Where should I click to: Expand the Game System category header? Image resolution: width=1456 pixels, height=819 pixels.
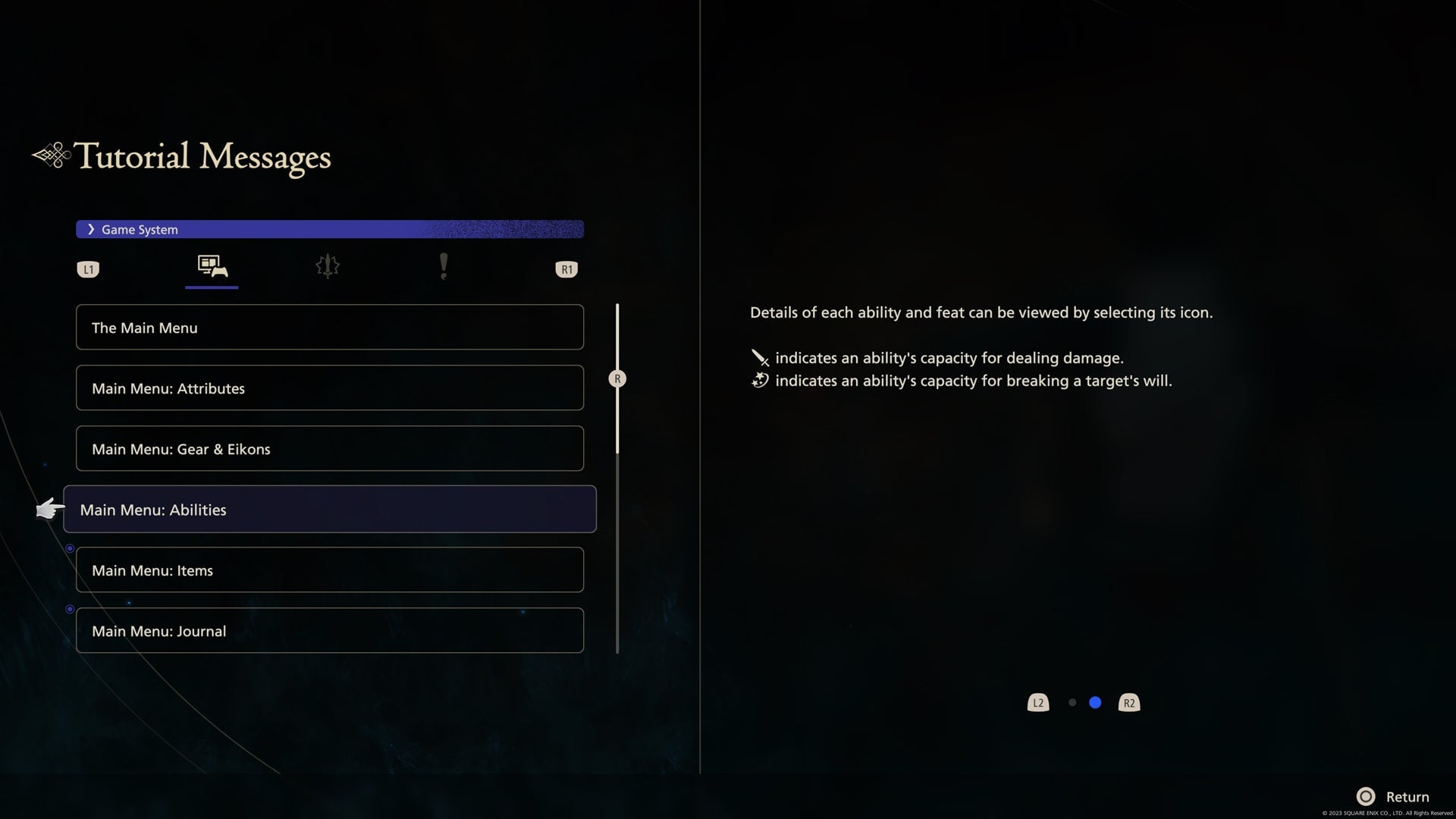click(330, 229)
